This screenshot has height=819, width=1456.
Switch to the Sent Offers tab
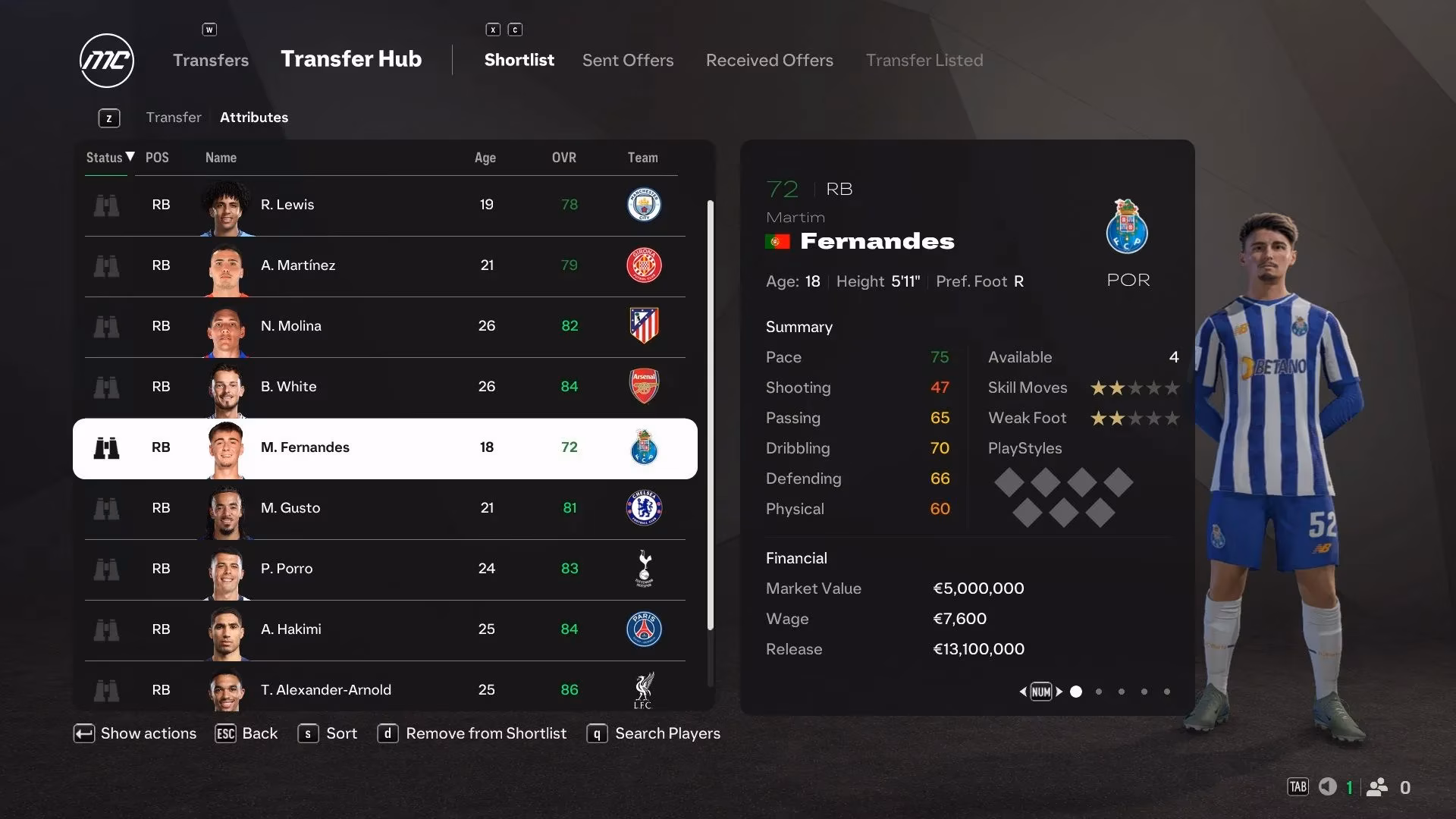627,60
